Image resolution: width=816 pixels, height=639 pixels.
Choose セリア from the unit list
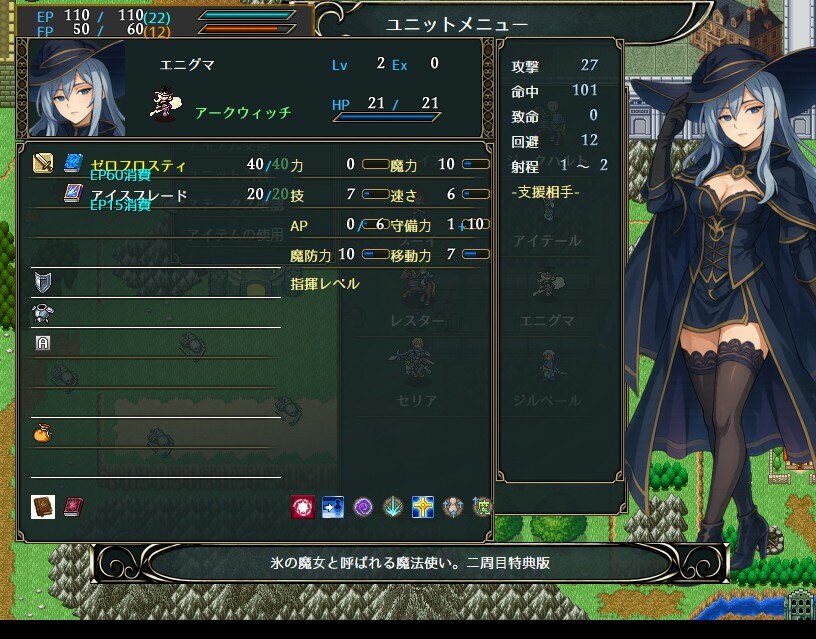pyautogui.click(x=417, y=400)
